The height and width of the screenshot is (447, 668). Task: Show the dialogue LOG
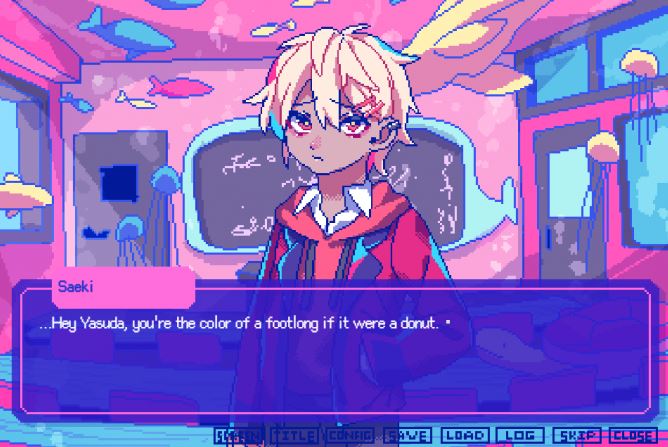click(519, 436)
